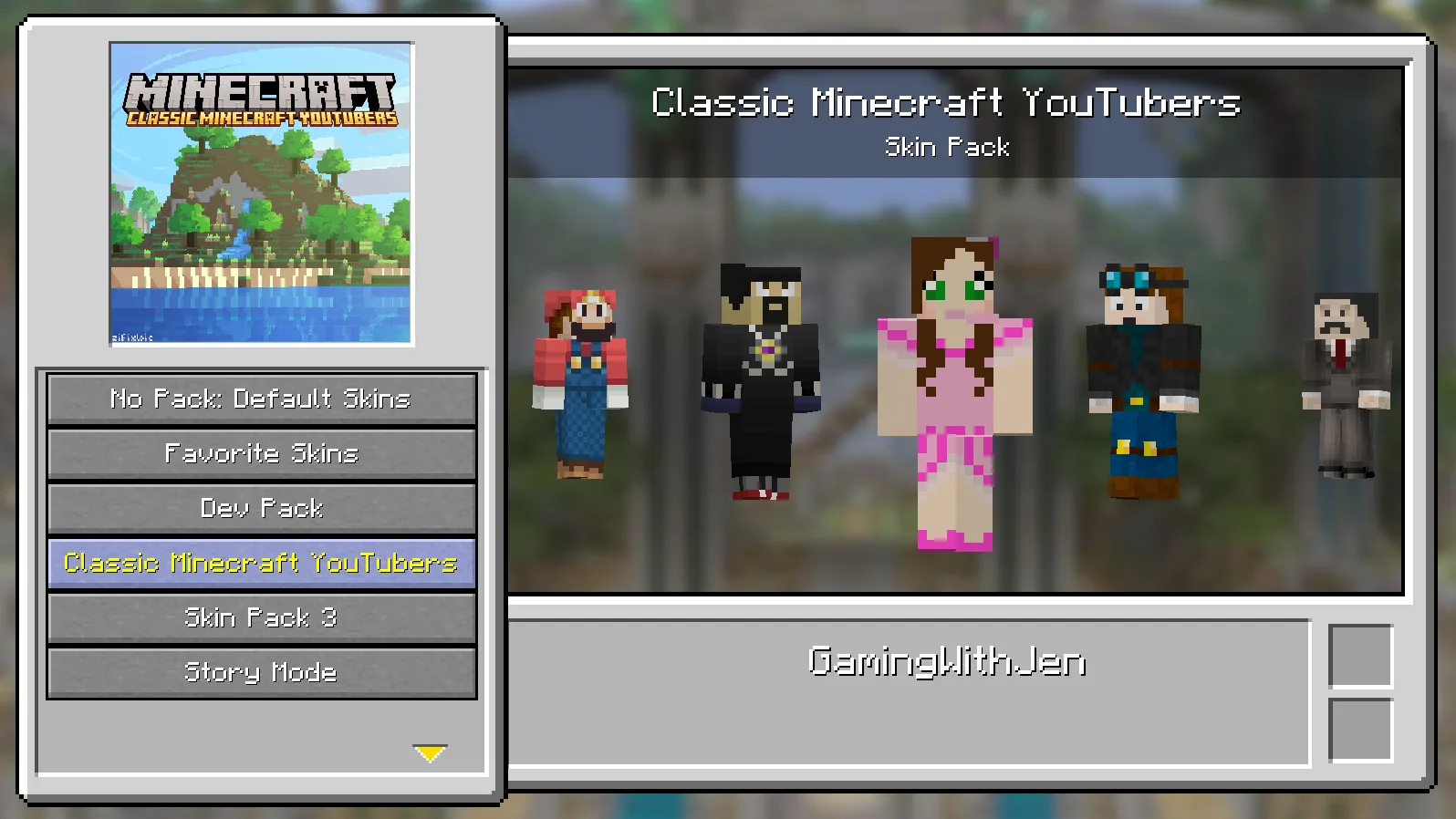Open the Story Mode pack
This screenshot has height=819, width=1456.
[x=260, y=672]
